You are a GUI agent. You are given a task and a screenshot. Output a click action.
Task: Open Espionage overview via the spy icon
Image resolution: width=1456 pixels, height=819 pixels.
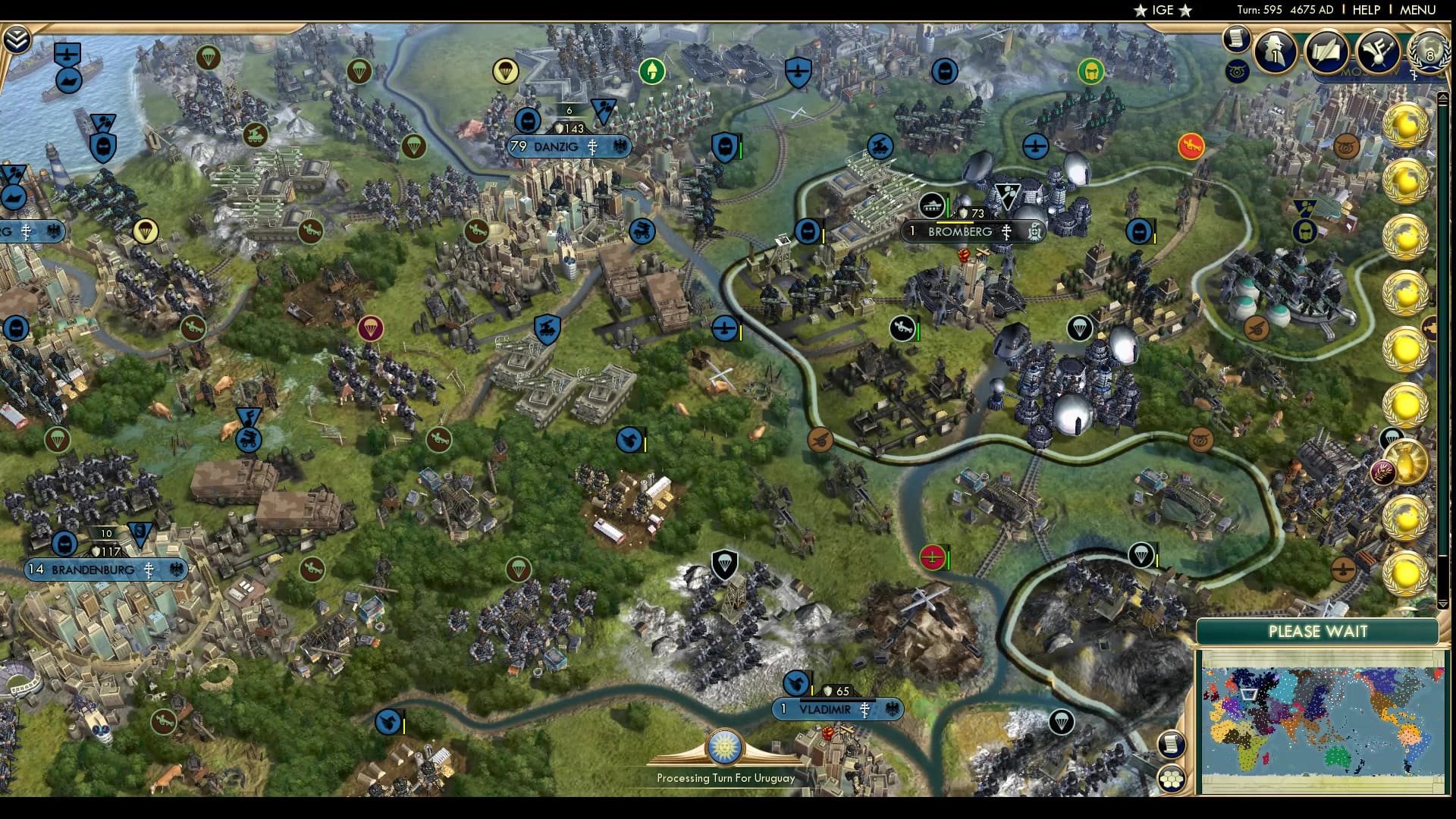[1274, 53]
